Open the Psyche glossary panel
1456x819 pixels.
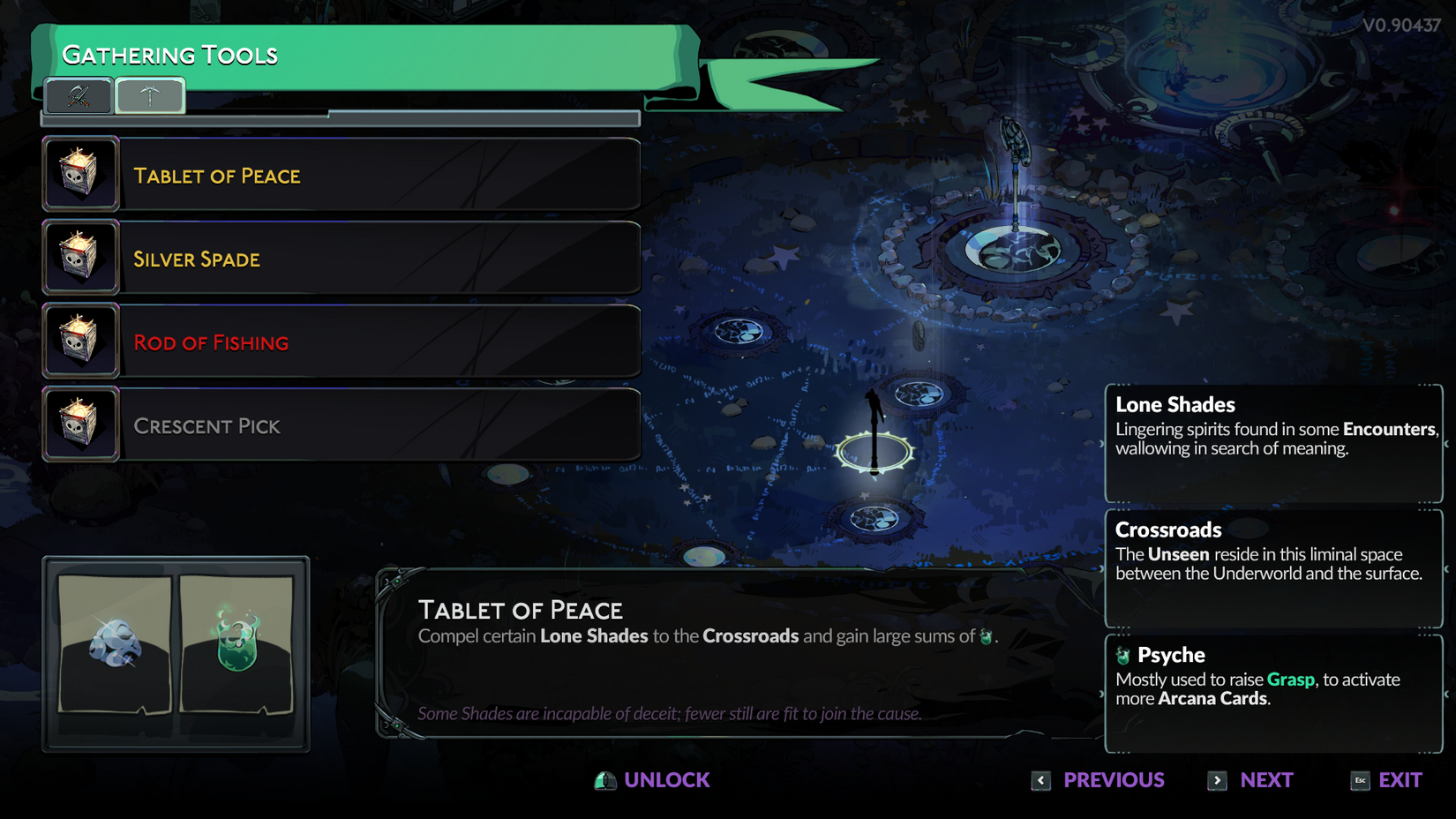coord(1272,694)
